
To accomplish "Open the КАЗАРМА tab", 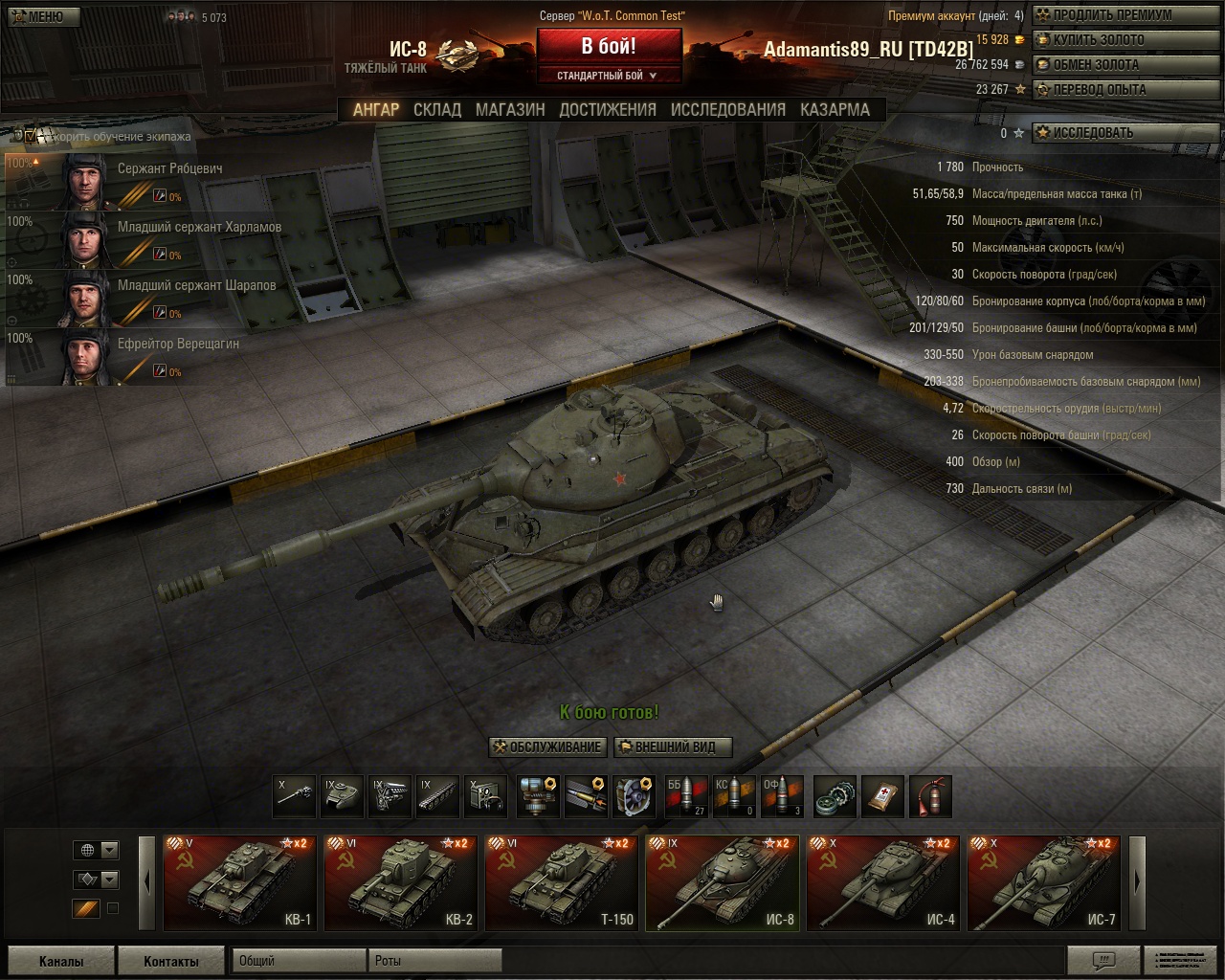I will coord(835,110).
